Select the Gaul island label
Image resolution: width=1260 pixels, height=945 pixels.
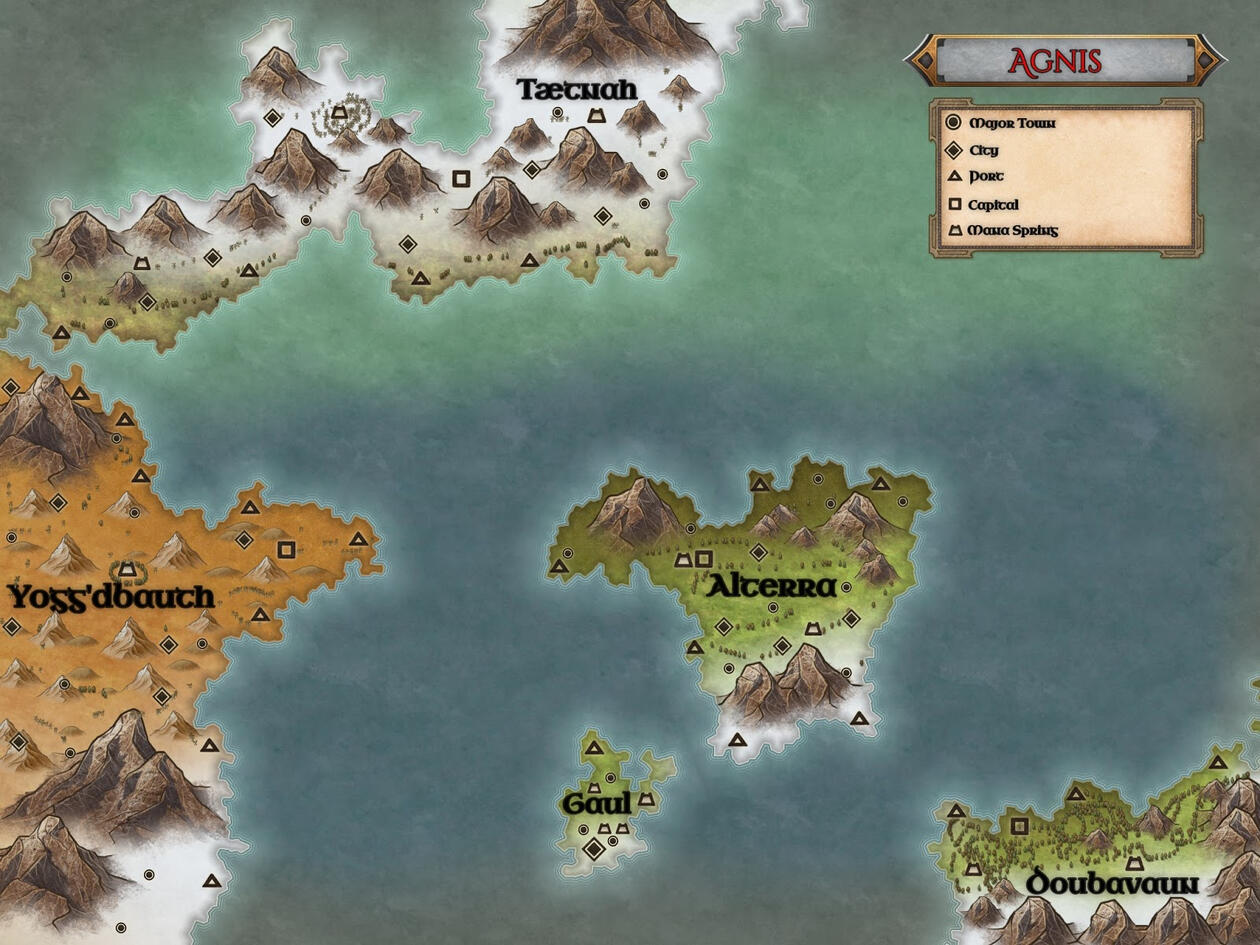pos(597,803)
